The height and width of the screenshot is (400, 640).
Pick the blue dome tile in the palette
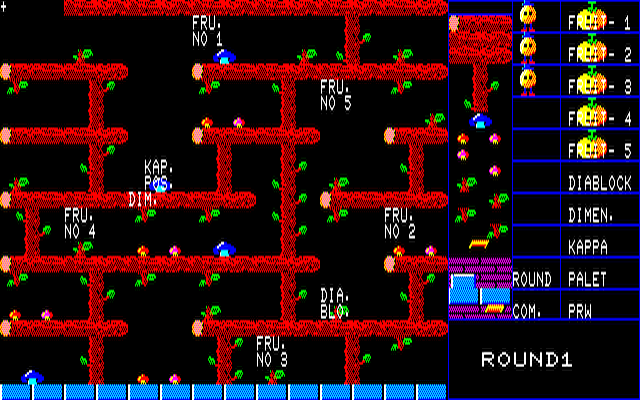481,121
